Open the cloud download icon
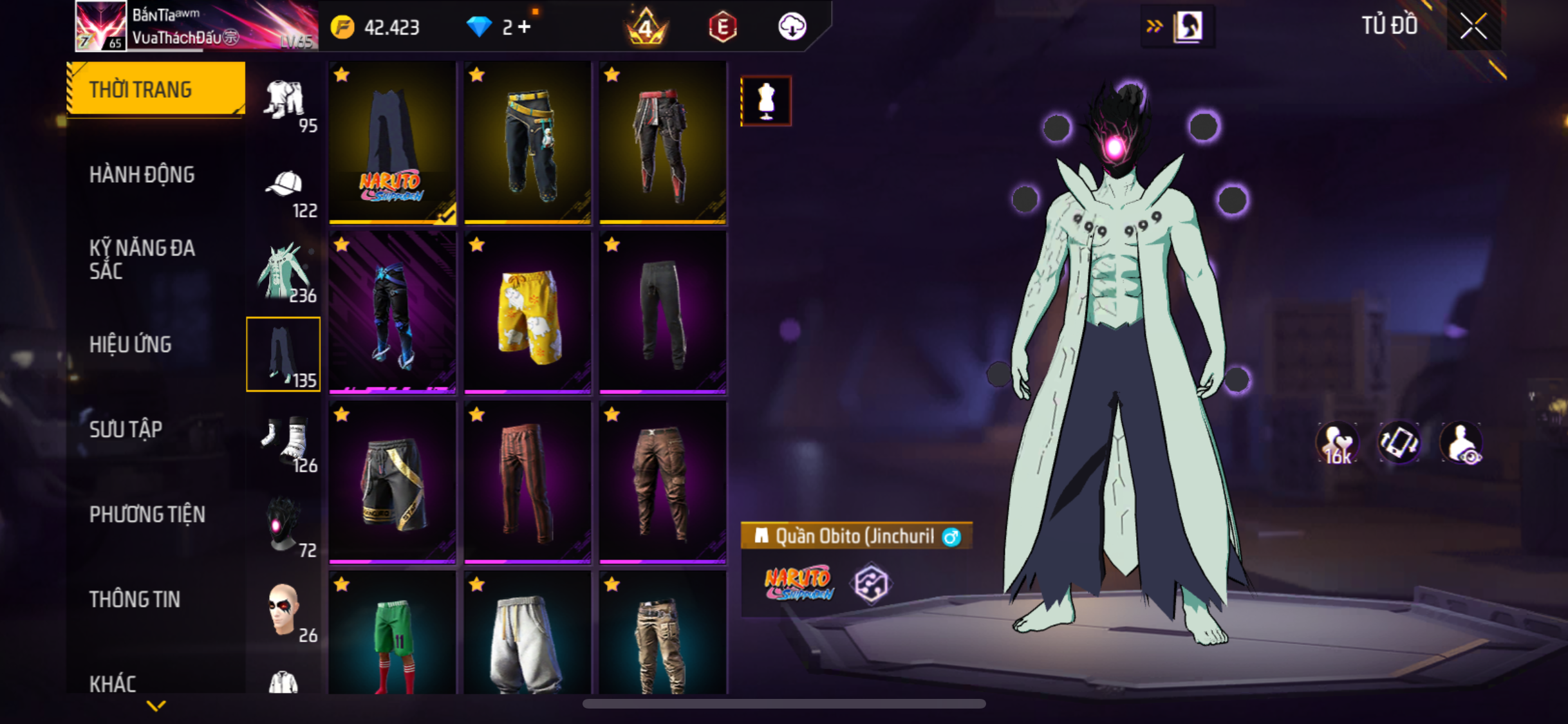Image resolution: width=1568 pixels, height=724 pixels. coord(792,27)
